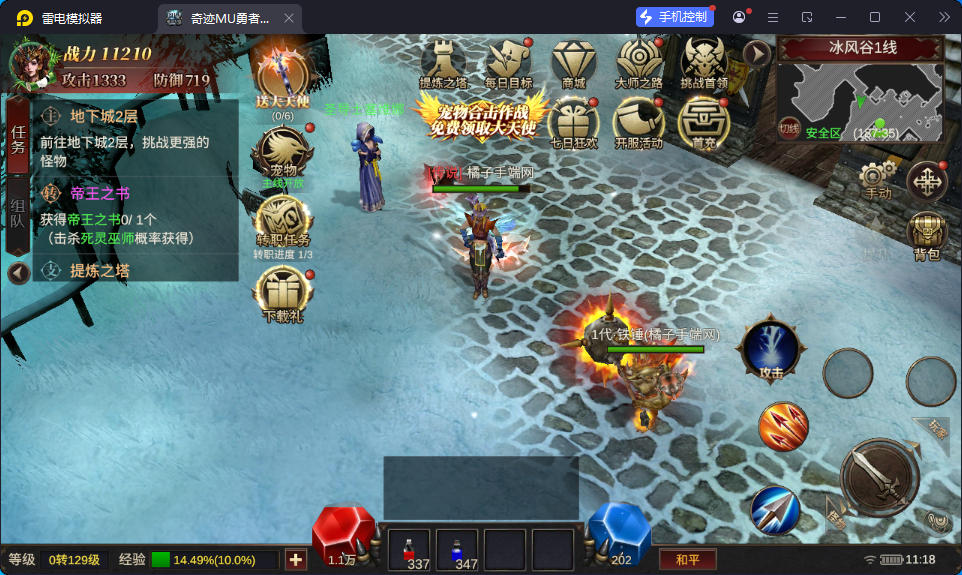Viewport: 962px width, 575px height.
Task: Open the 转职任务 class change quest
Action: 282,225
